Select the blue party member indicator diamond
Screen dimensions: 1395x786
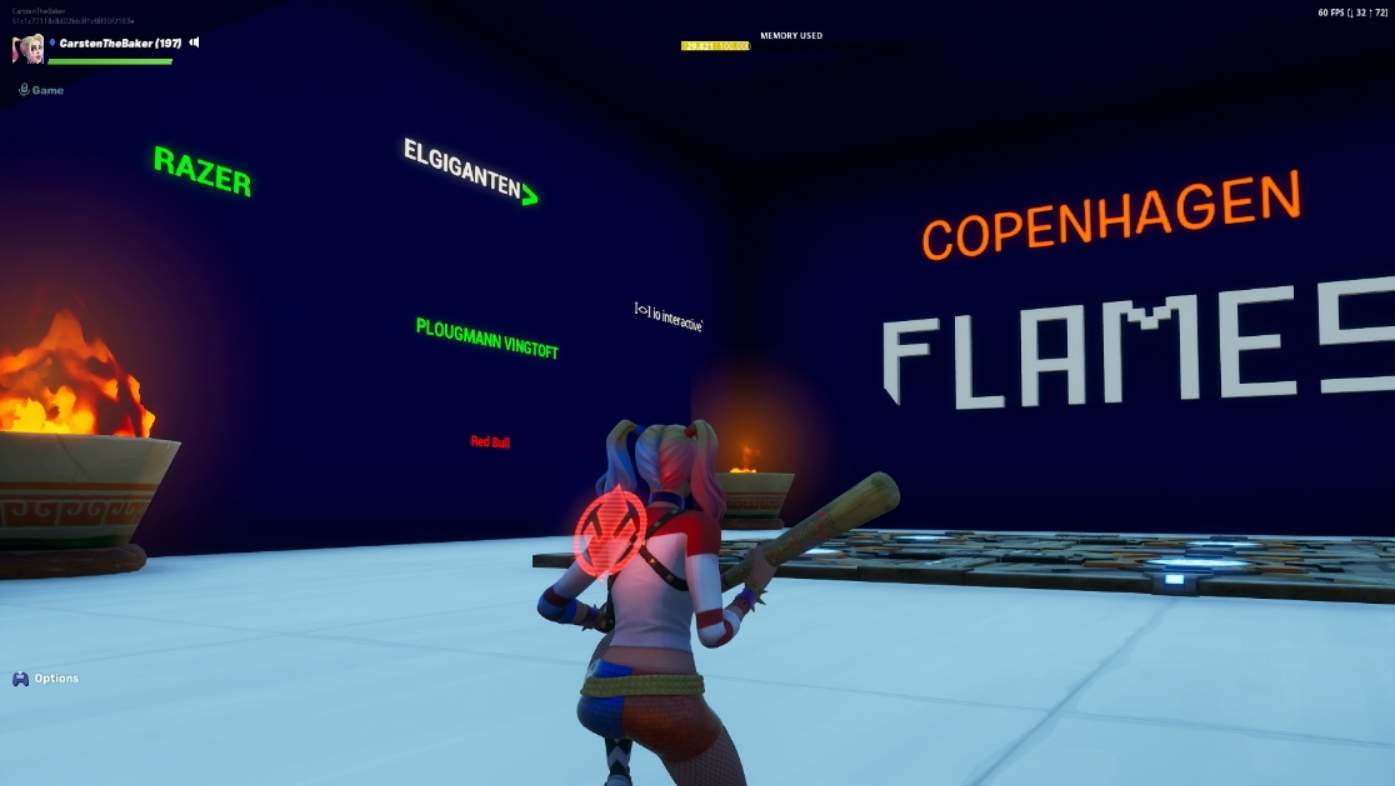coord(53,42)
